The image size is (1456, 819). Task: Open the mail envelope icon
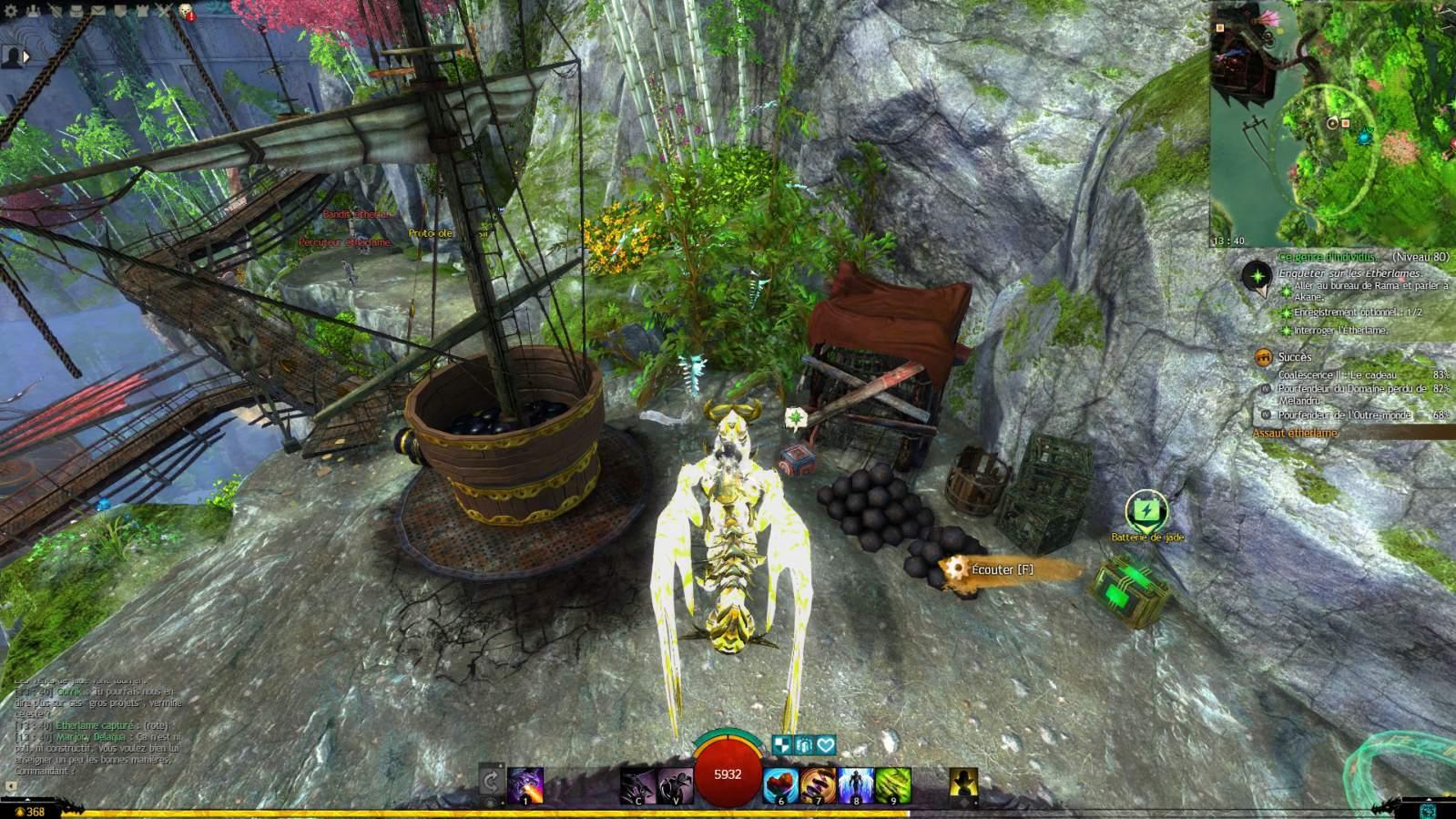(98, 12)
